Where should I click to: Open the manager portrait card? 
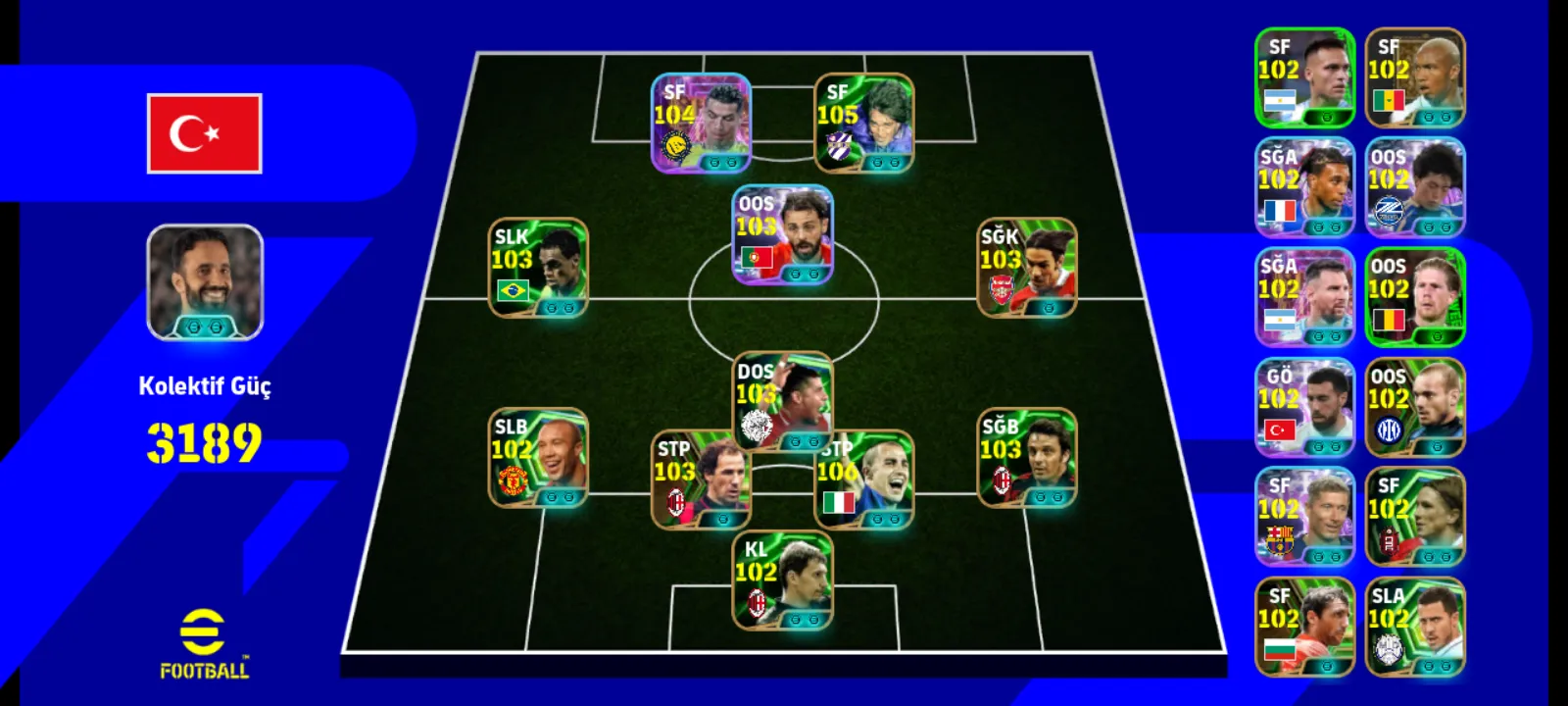tap(205, 282)
